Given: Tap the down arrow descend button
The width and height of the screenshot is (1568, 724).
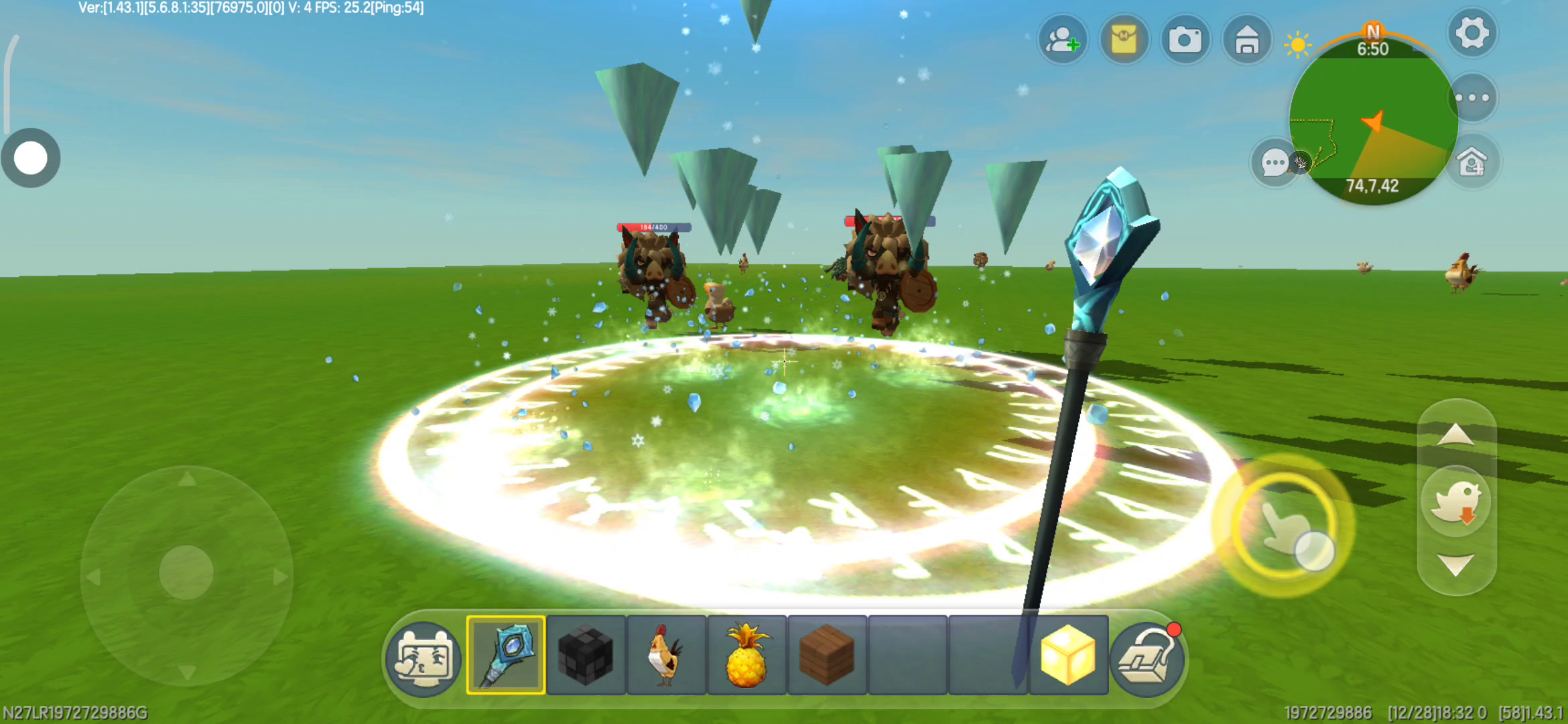Looking at the screenshot, I should pyautogui.click(x=1455, y=564).
